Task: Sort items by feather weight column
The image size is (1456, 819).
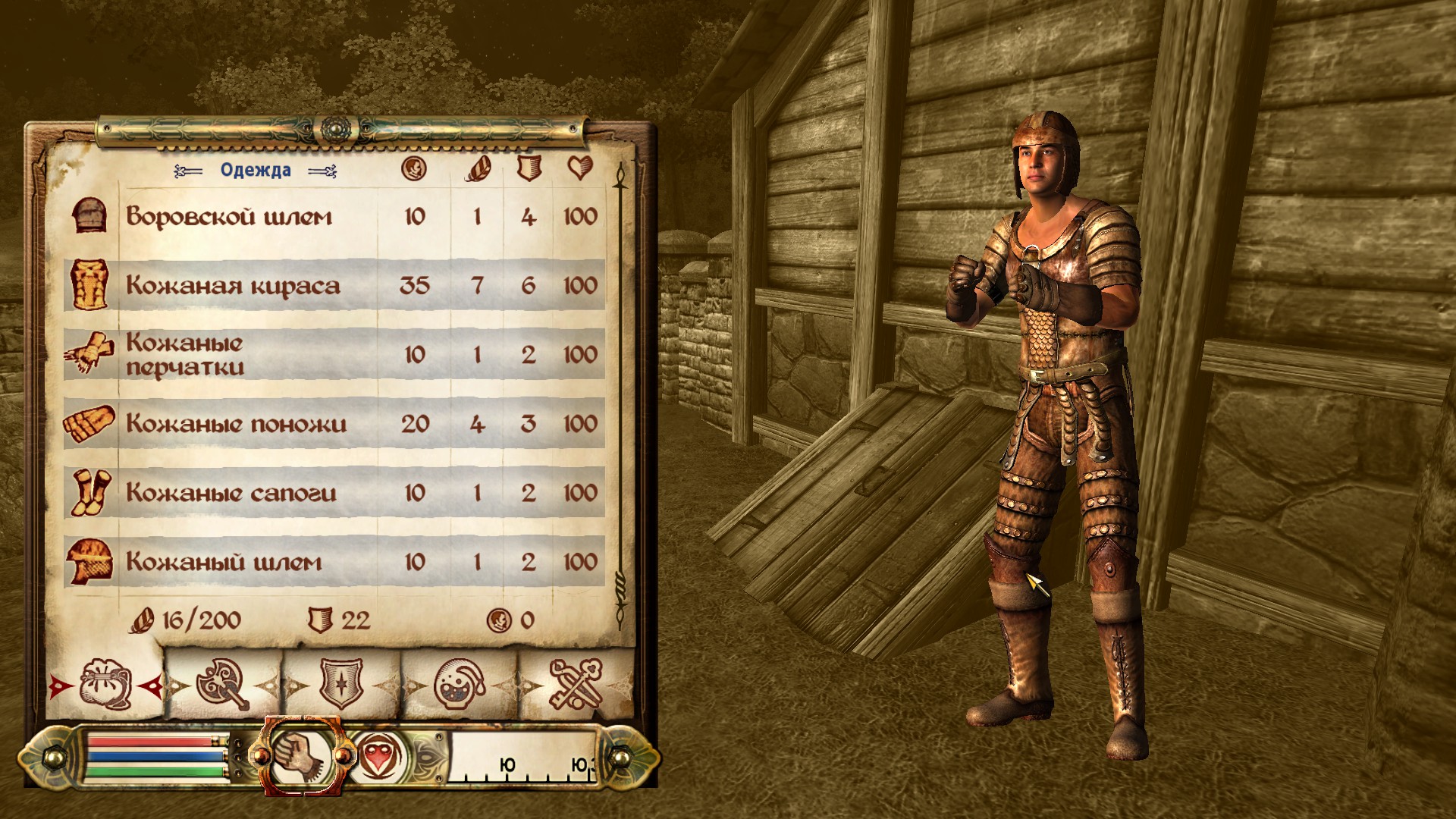Action: [478, 168]
